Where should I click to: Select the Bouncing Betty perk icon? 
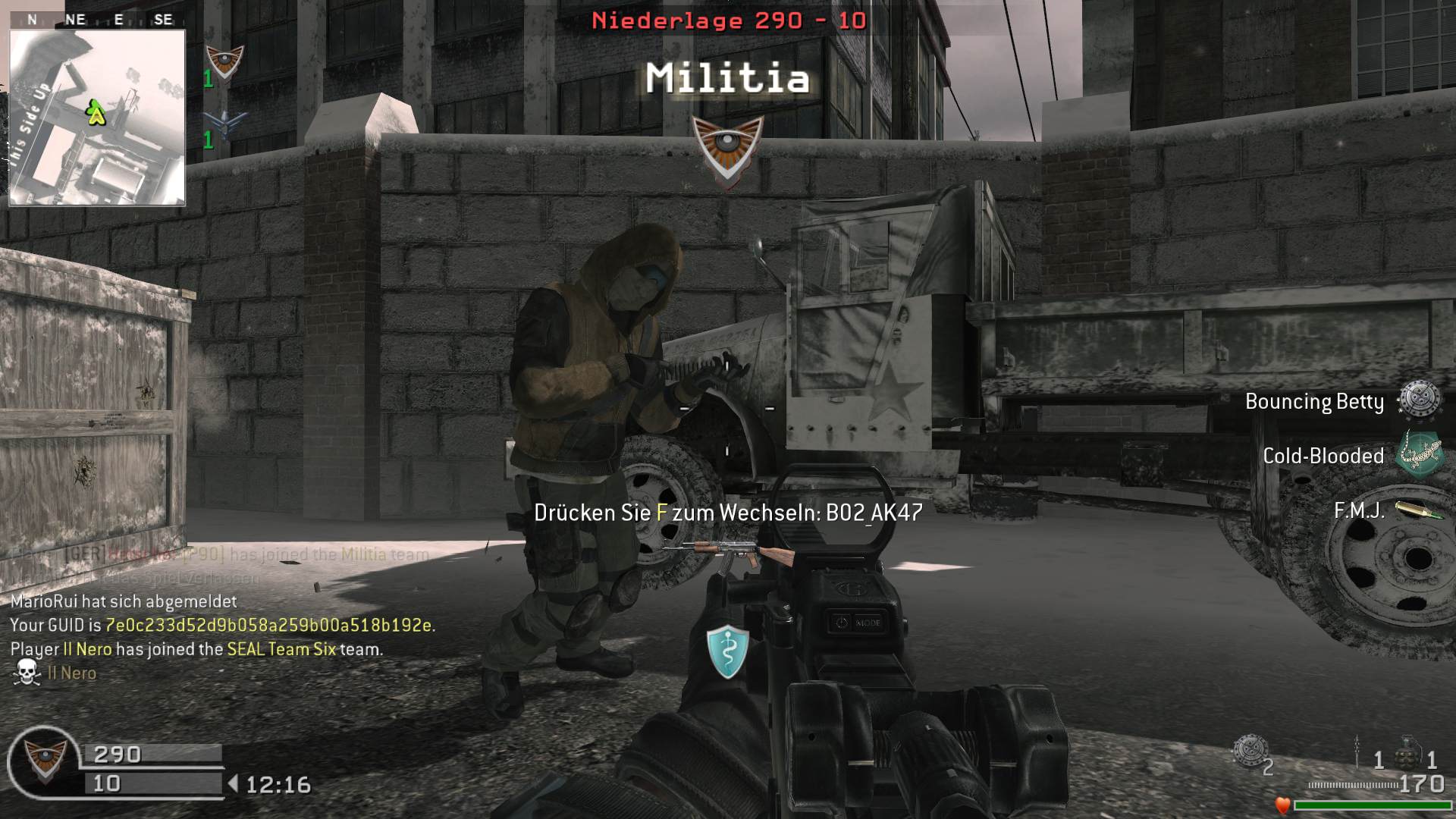(x=1419, y=399)
